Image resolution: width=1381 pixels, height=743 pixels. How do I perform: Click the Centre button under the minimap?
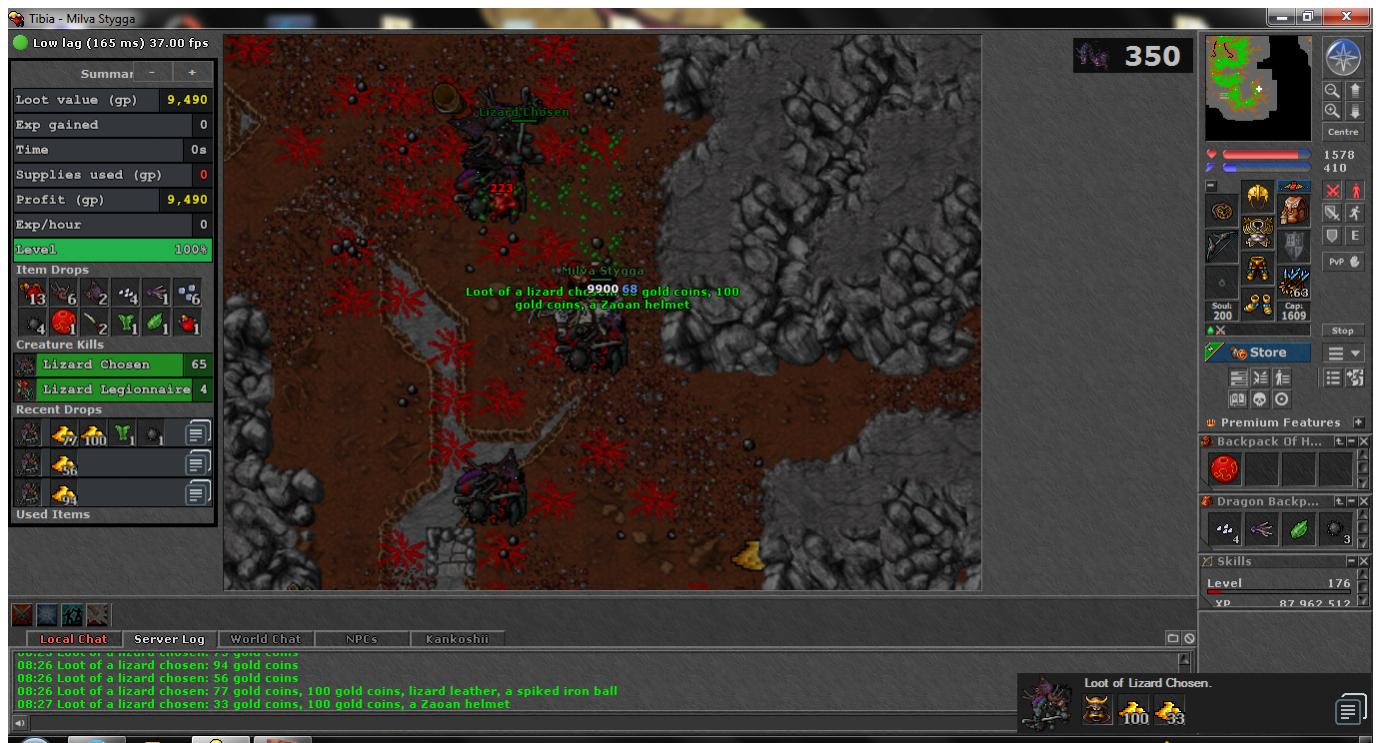[1342, 132]
